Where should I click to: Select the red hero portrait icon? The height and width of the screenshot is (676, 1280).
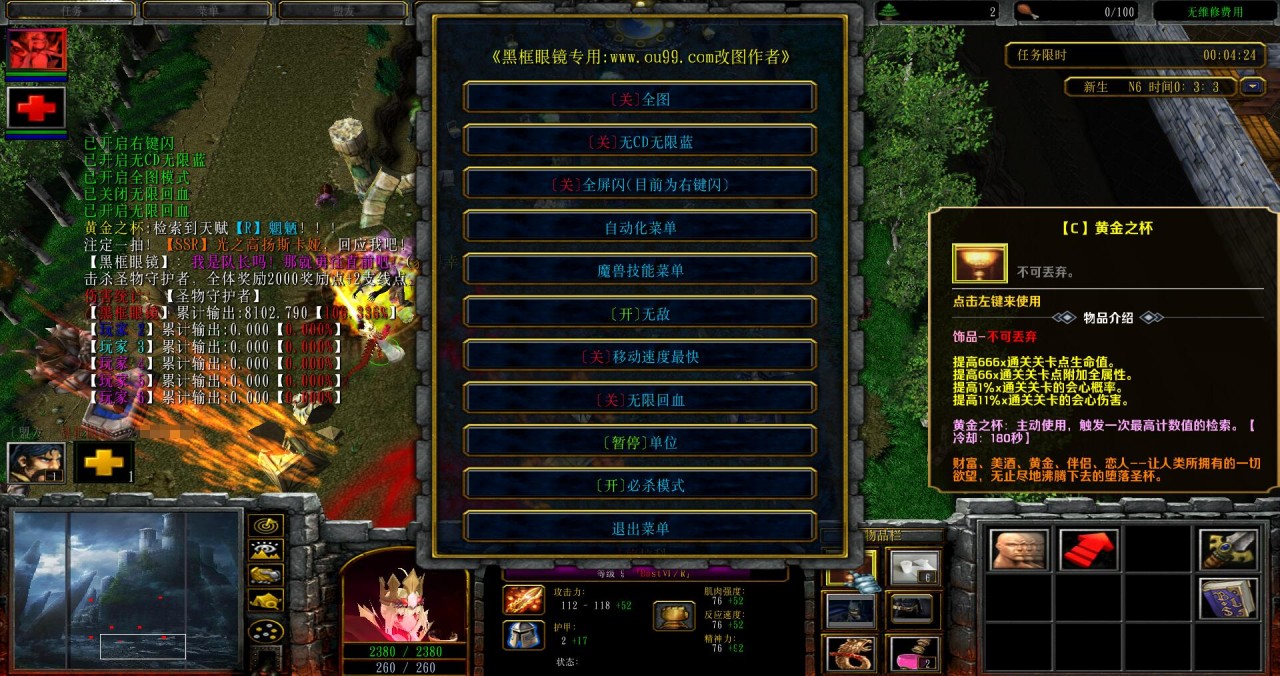pyautogui.click(x=37, y=49)
